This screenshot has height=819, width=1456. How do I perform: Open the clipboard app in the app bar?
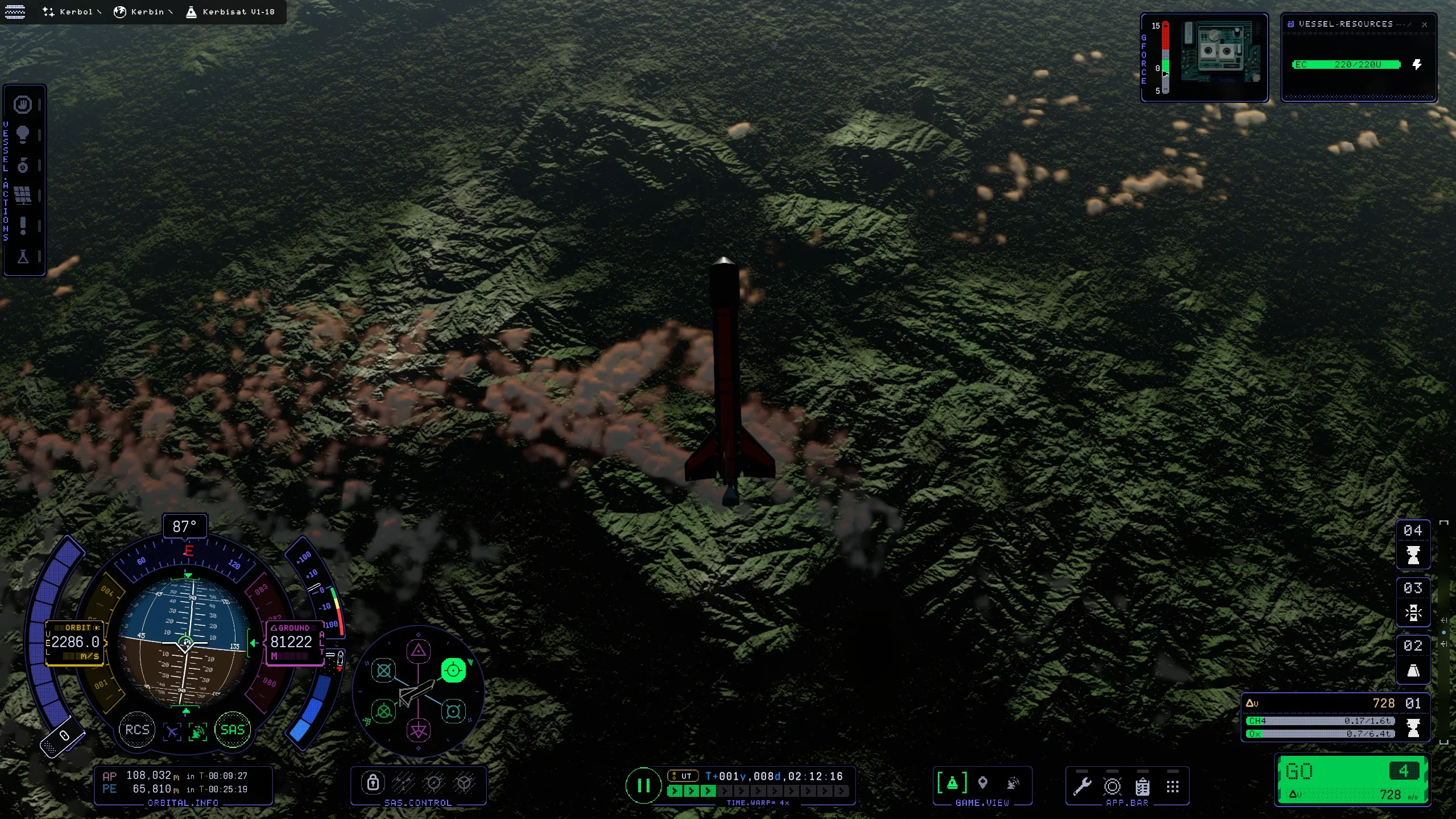pos(1142,787)
